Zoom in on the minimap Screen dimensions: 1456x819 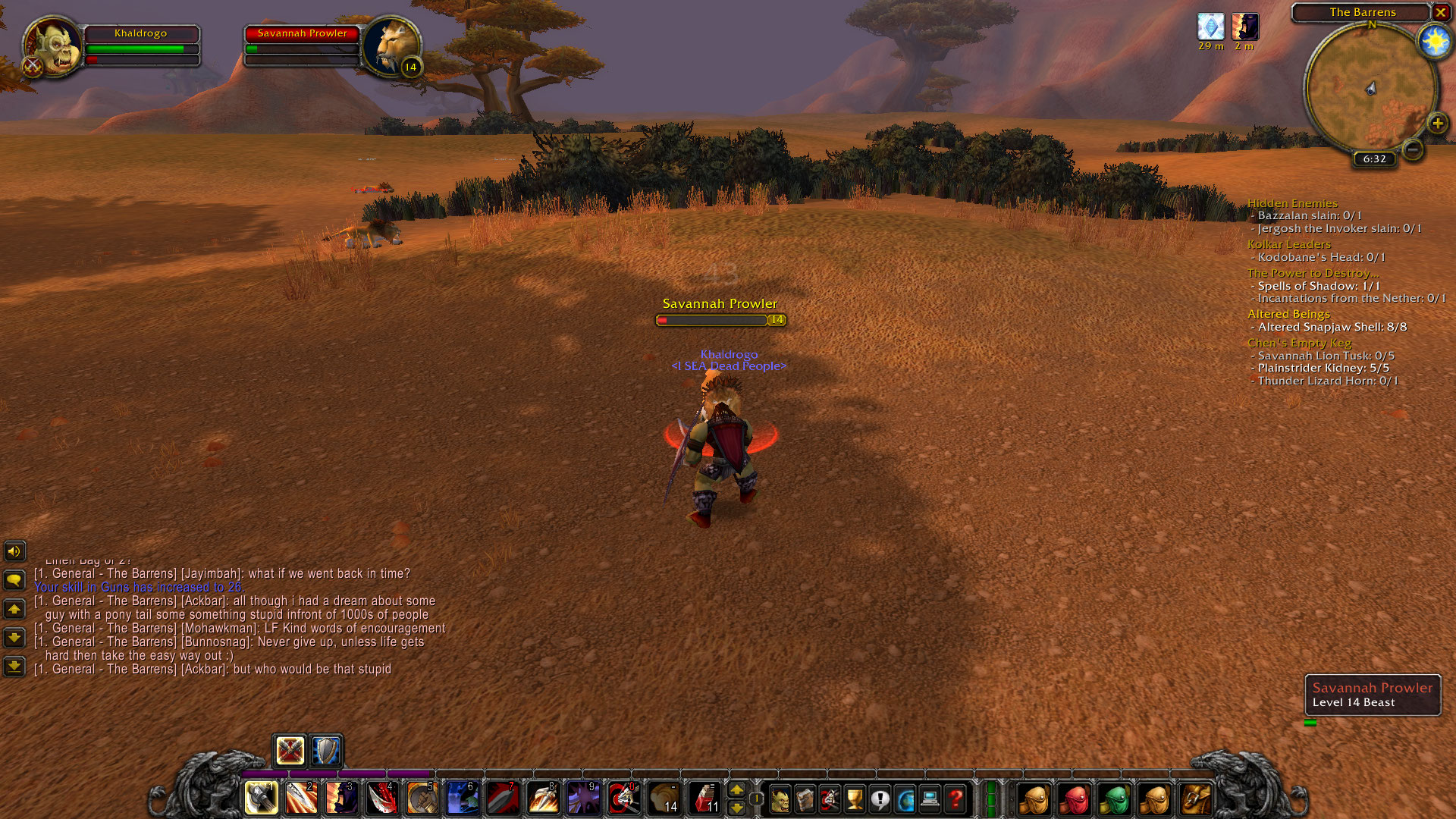(1437, 123)
